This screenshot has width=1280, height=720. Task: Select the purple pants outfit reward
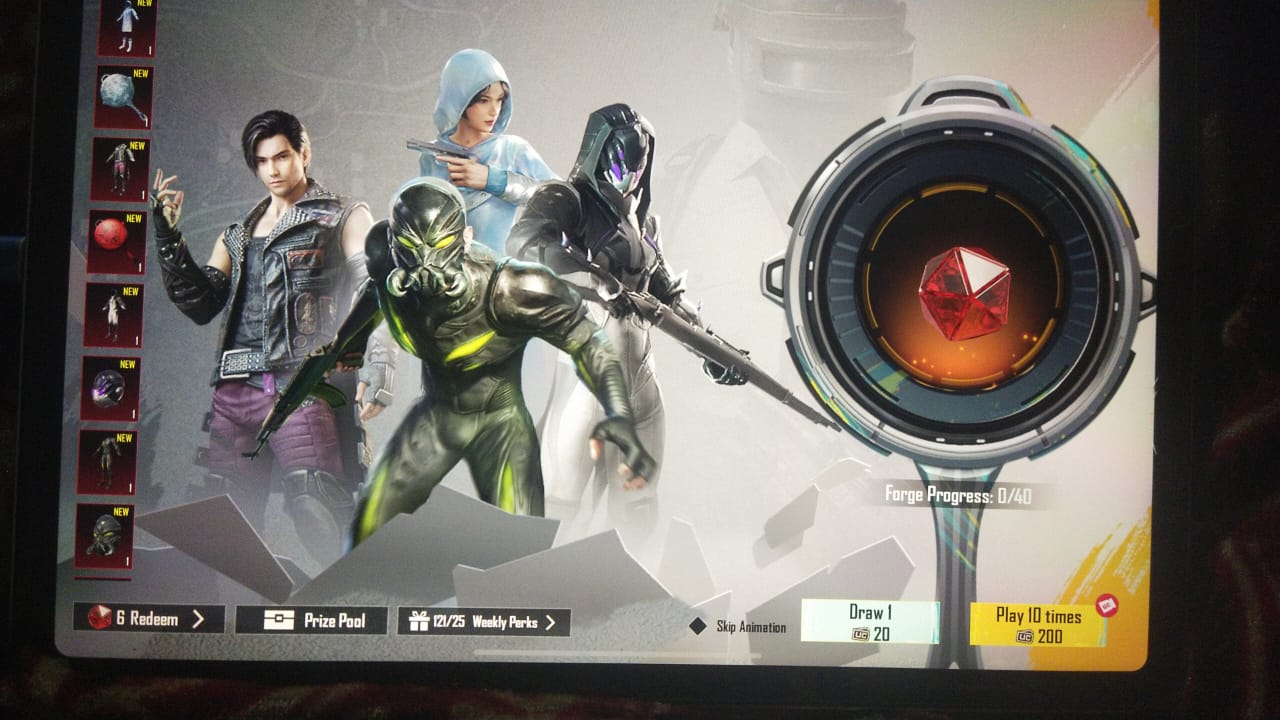tap(120, 169)
